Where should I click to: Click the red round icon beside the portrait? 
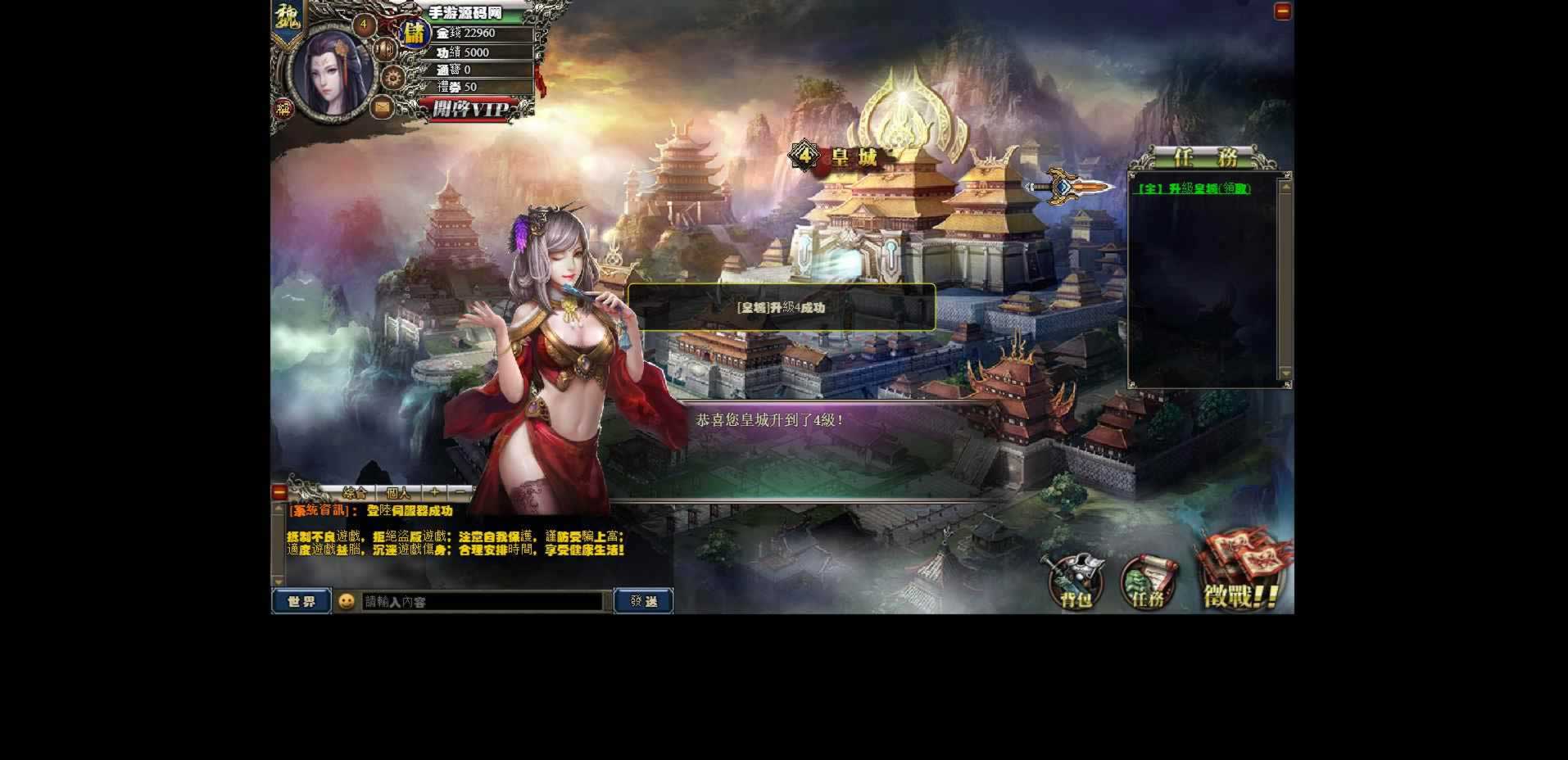[283, 109]
